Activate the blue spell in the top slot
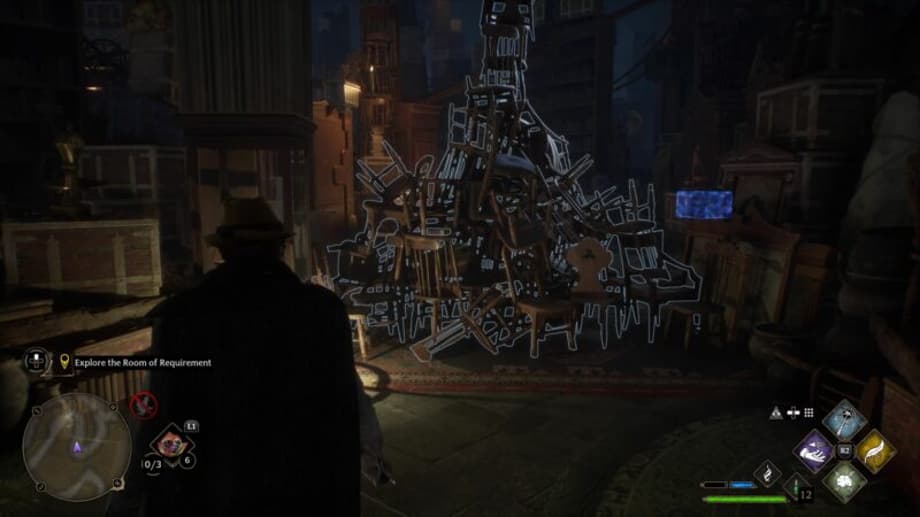This screenshot has width=920, height=517. [844, 420]
